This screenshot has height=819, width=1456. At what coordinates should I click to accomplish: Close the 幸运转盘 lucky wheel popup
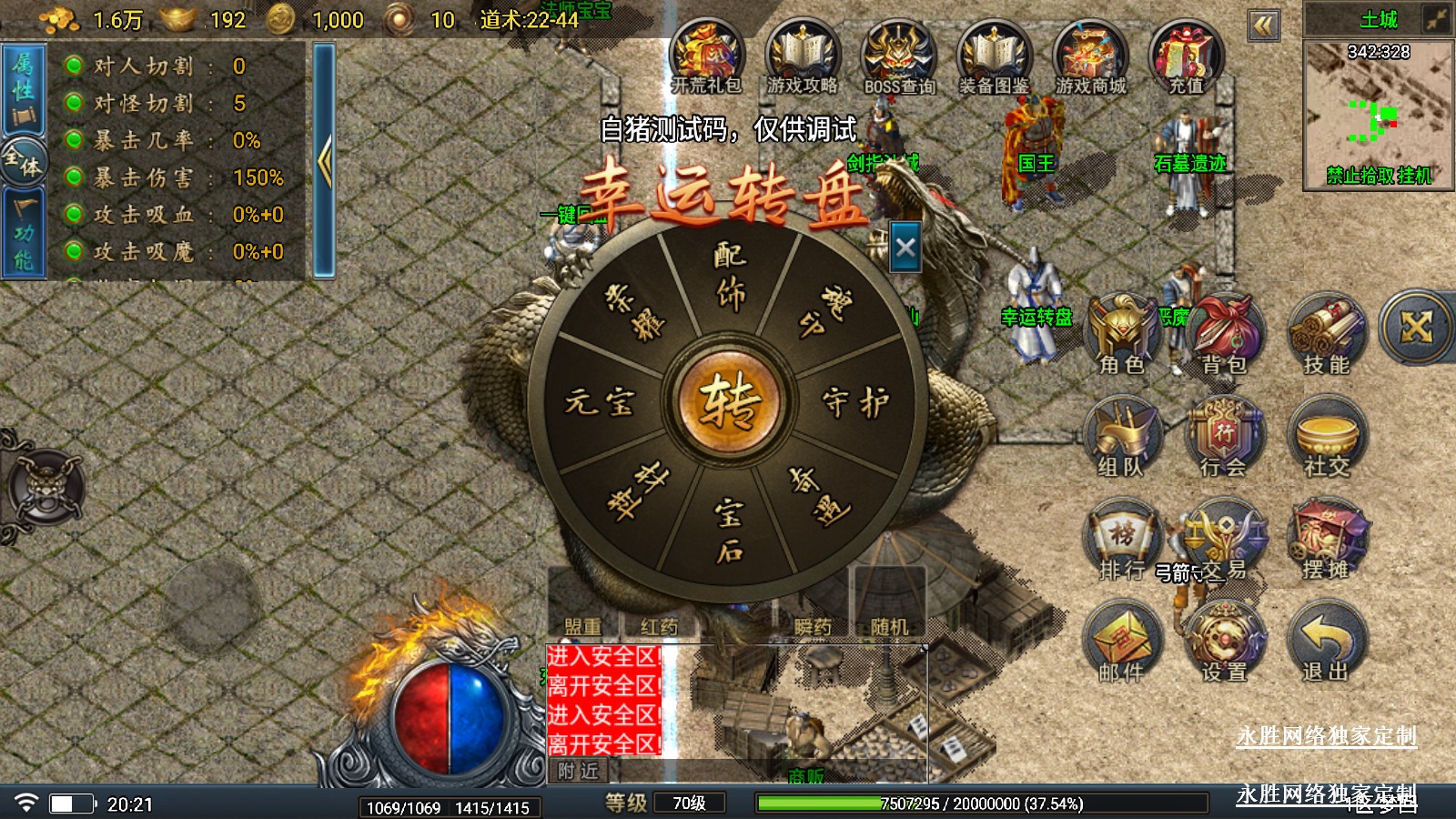coord(905,248)
